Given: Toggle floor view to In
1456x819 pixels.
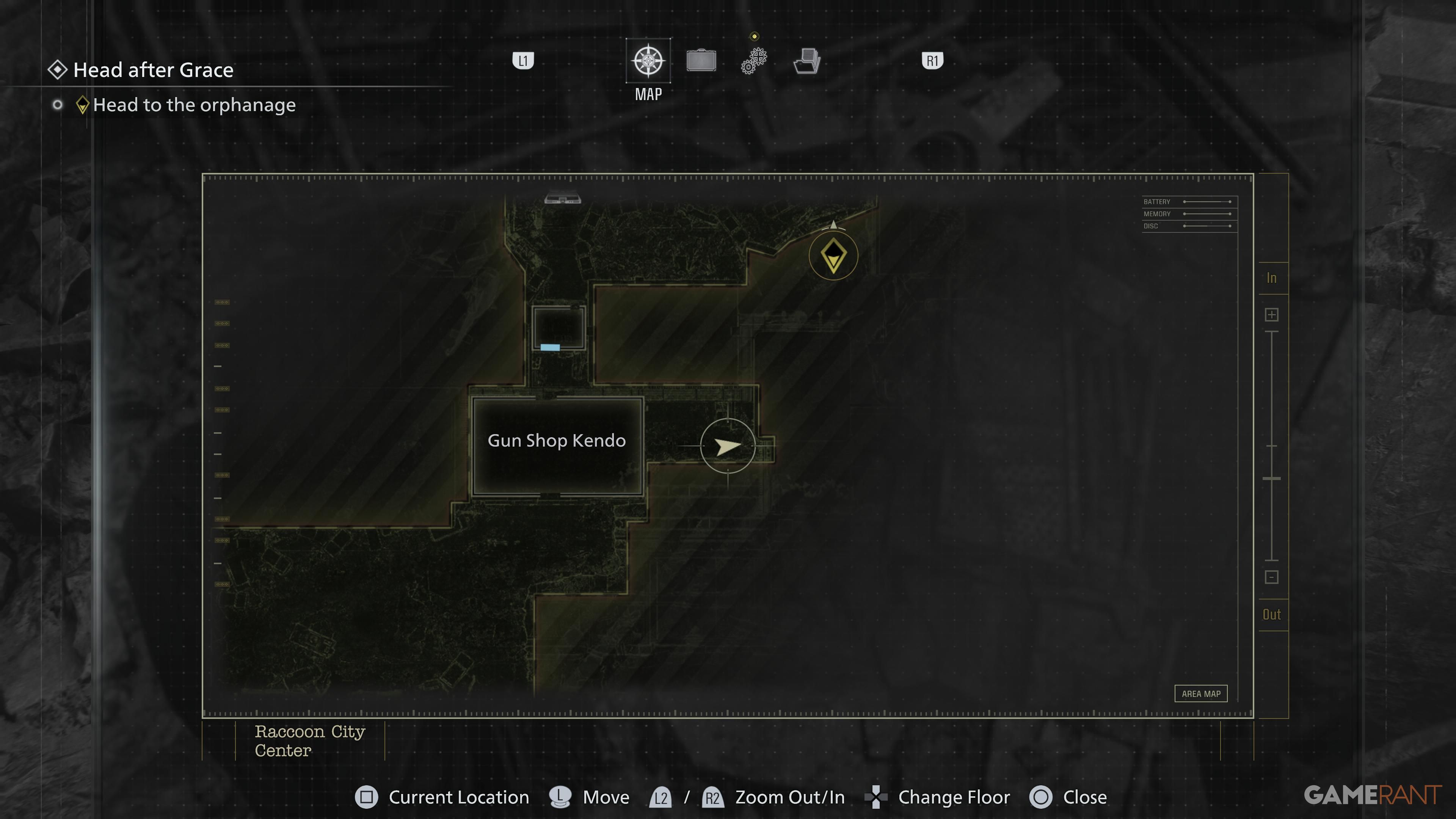Looking at the screenshot, I should (1272, 278).
